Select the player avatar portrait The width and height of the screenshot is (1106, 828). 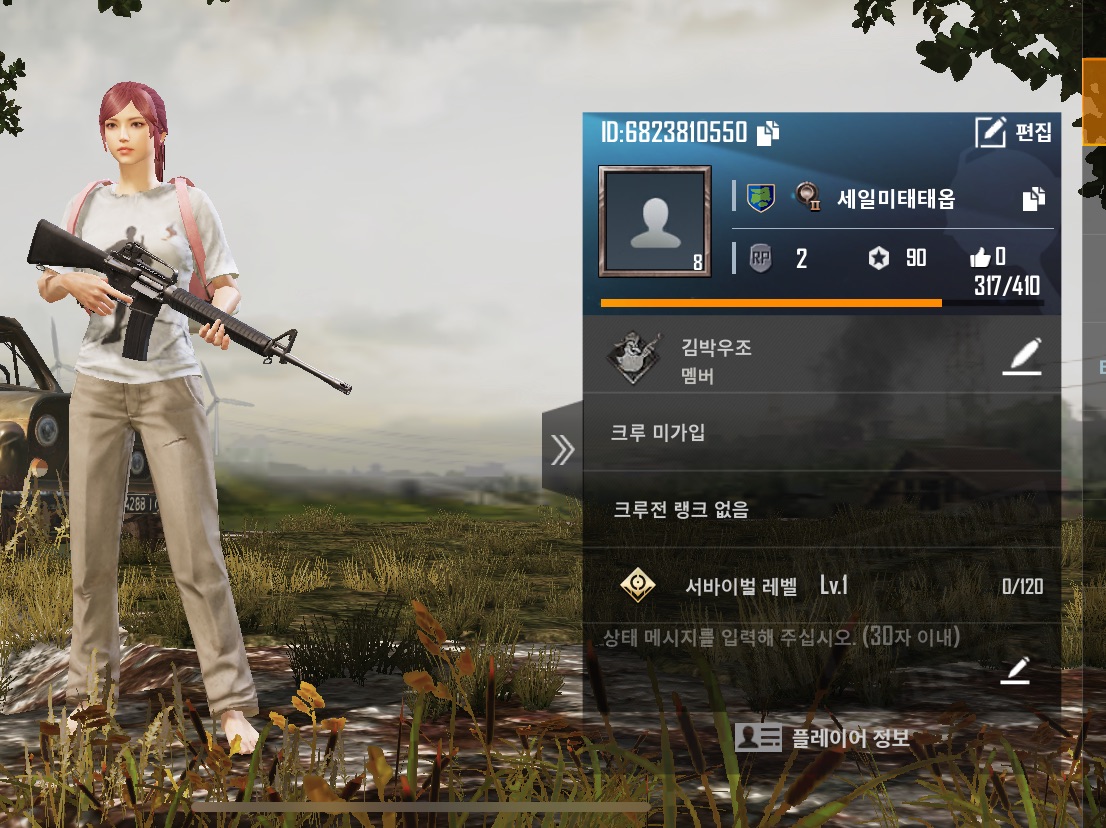pos(655,221)
